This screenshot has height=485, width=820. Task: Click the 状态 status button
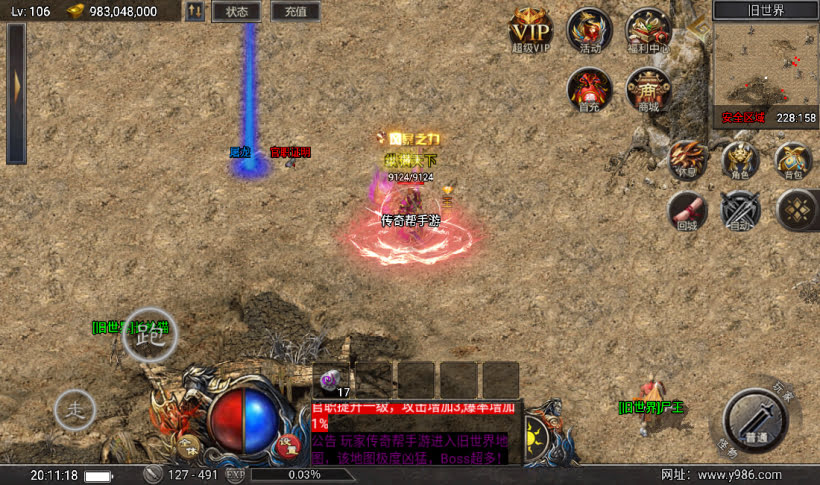click(237, 12)
